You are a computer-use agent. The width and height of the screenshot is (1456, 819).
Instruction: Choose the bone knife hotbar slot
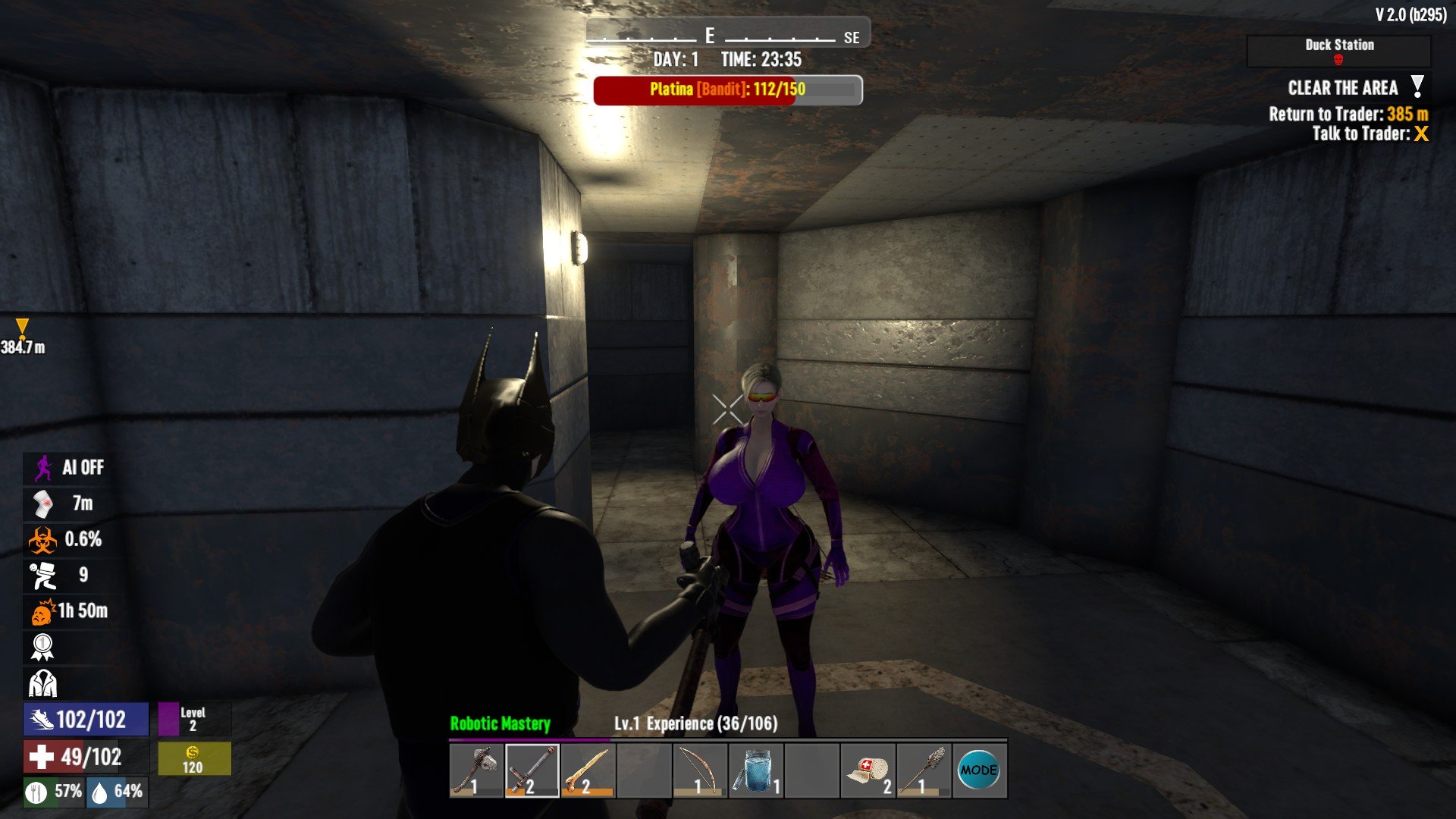click(x=588, y=770)
